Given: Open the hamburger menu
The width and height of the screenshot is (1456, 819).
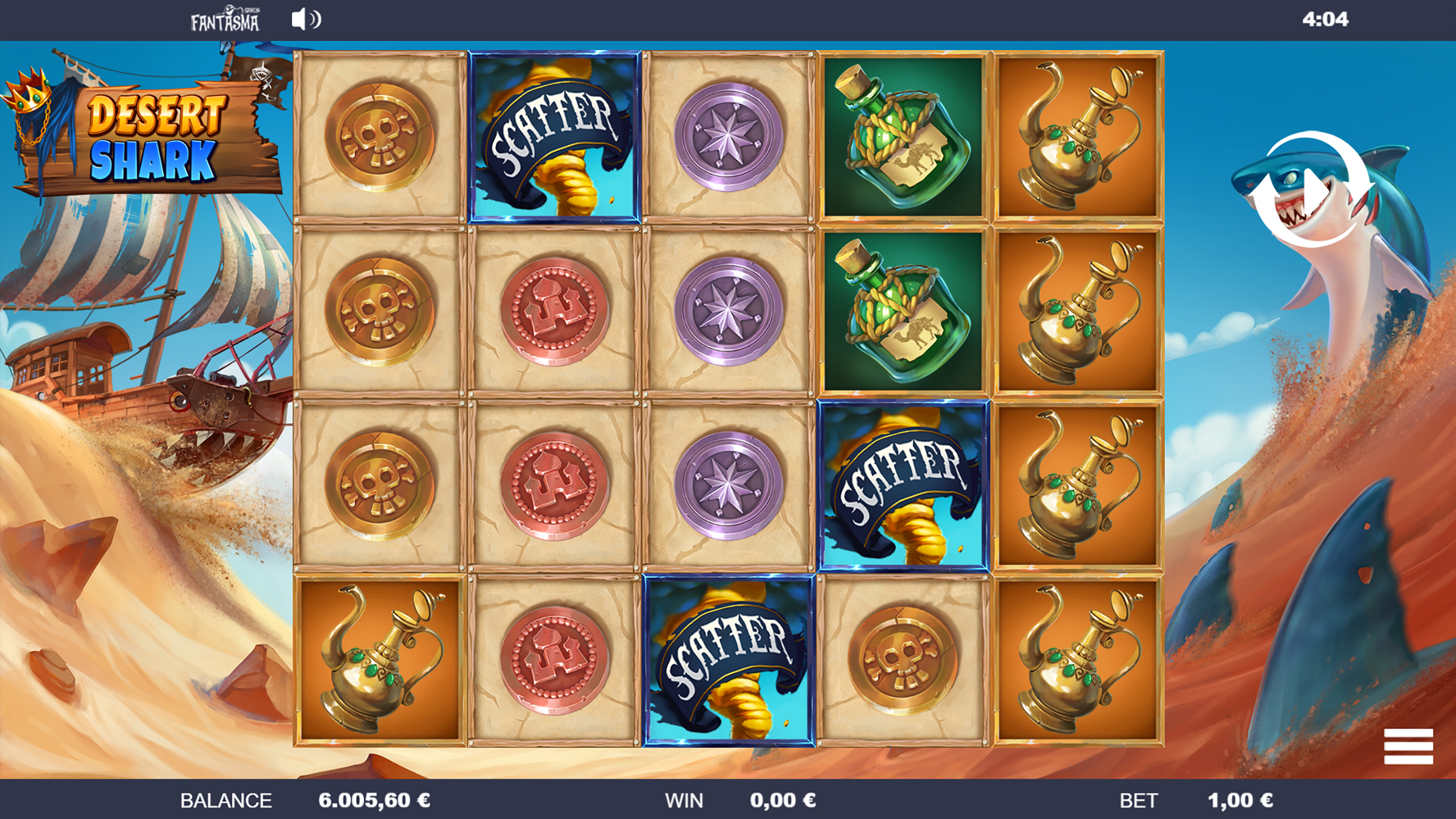Looking at the screenshot, I should pos(1408,746).
